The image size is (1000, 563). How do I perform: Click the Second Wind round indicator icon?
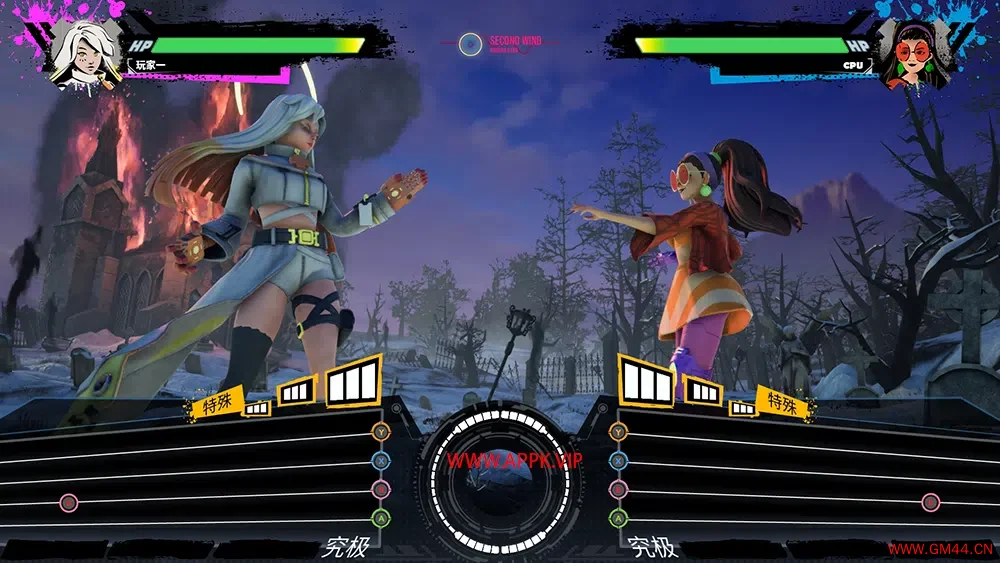(470, 44)
